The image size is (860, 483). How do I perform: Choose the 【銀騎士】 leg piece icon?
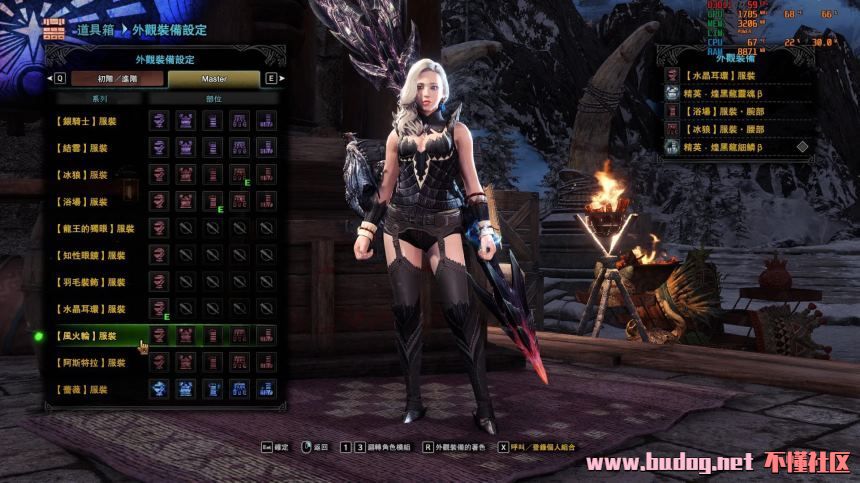pos(266,121)
